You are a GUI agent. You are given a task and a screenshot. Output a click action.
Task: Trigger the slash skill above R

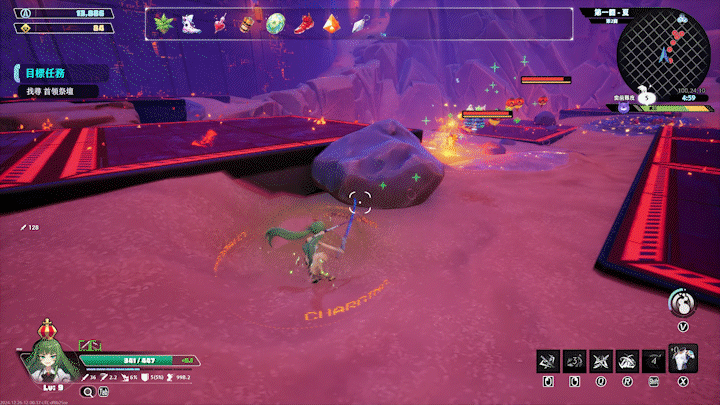(x=627, y=360)
